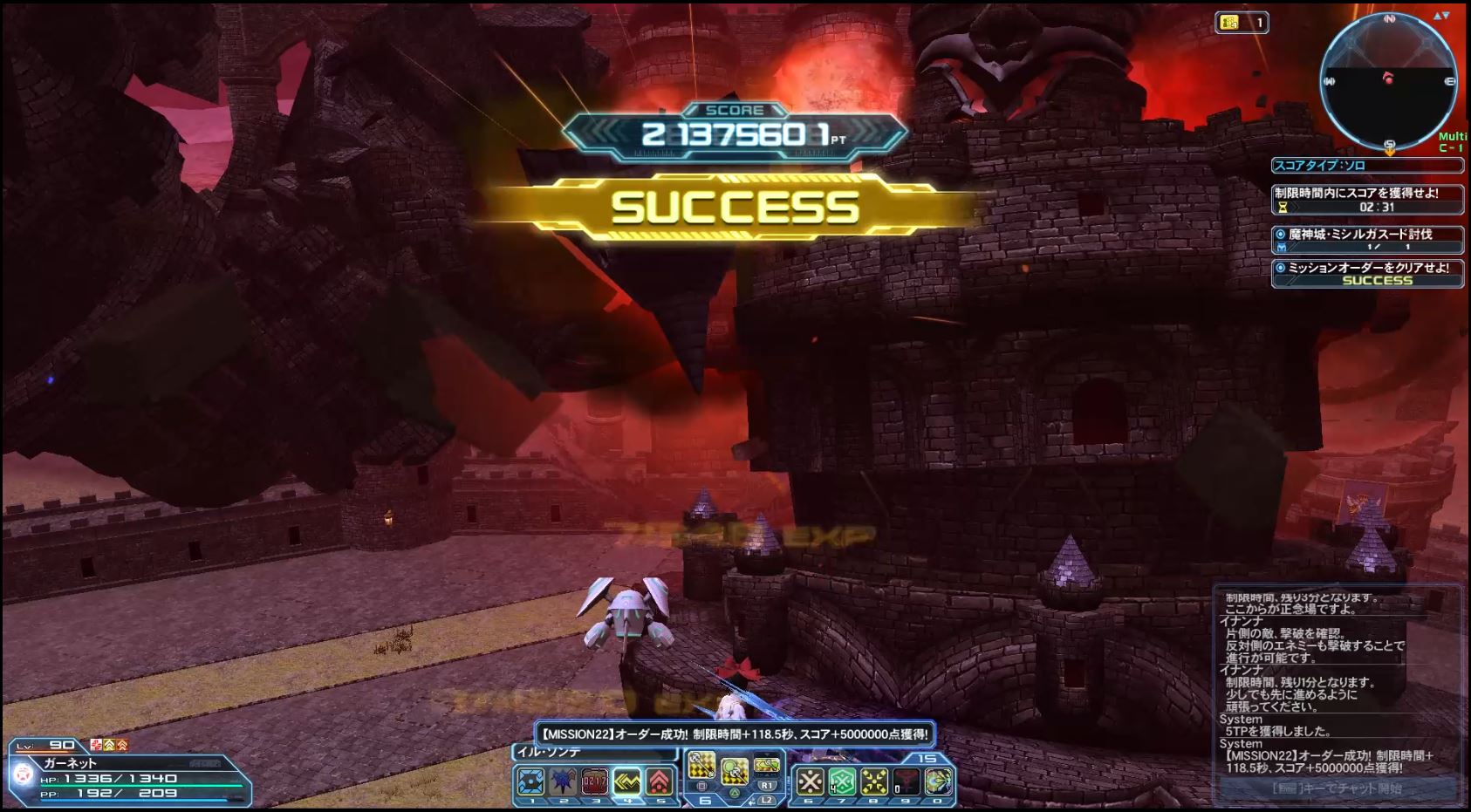Select the white X-cross skill icon
This screenshot has height=812, width=1471.
pos(811,781)
